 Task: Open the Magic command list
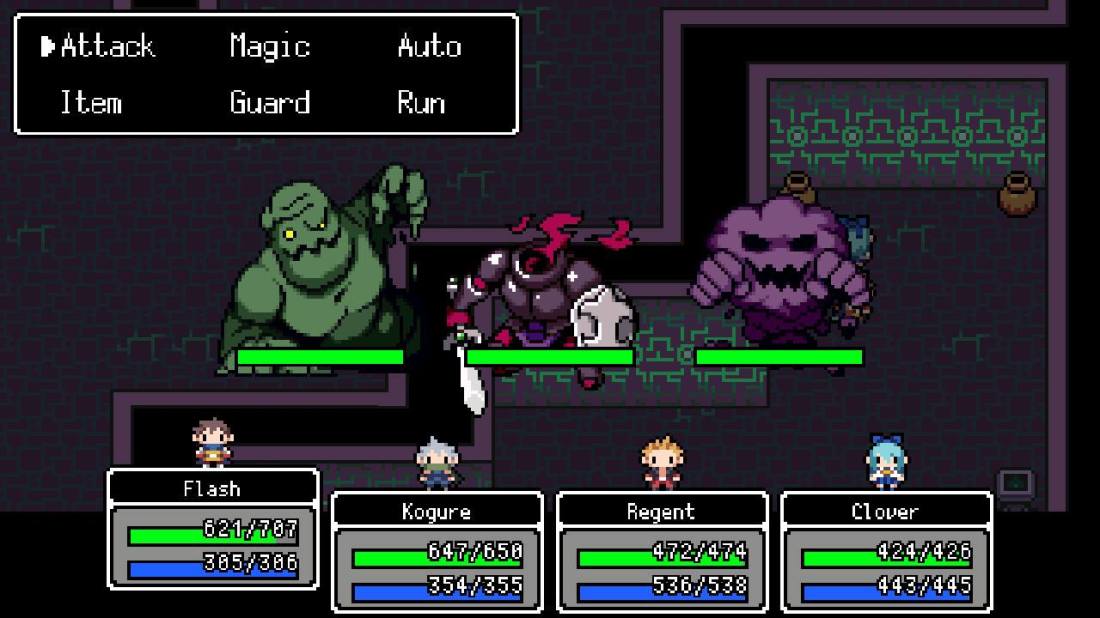[269, 46]
